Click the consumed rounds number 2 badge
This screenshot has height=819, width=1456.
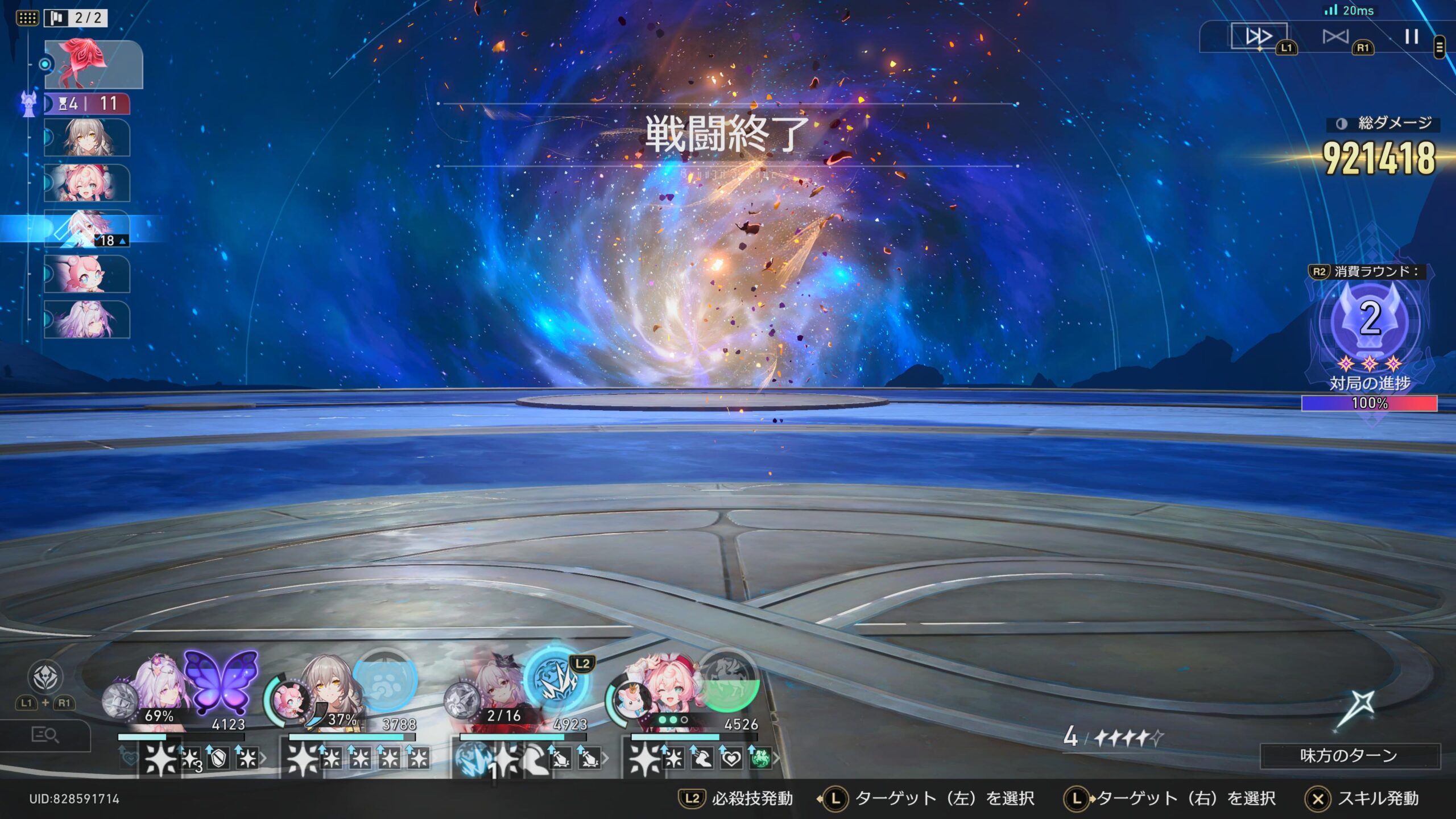[1370, 318]
